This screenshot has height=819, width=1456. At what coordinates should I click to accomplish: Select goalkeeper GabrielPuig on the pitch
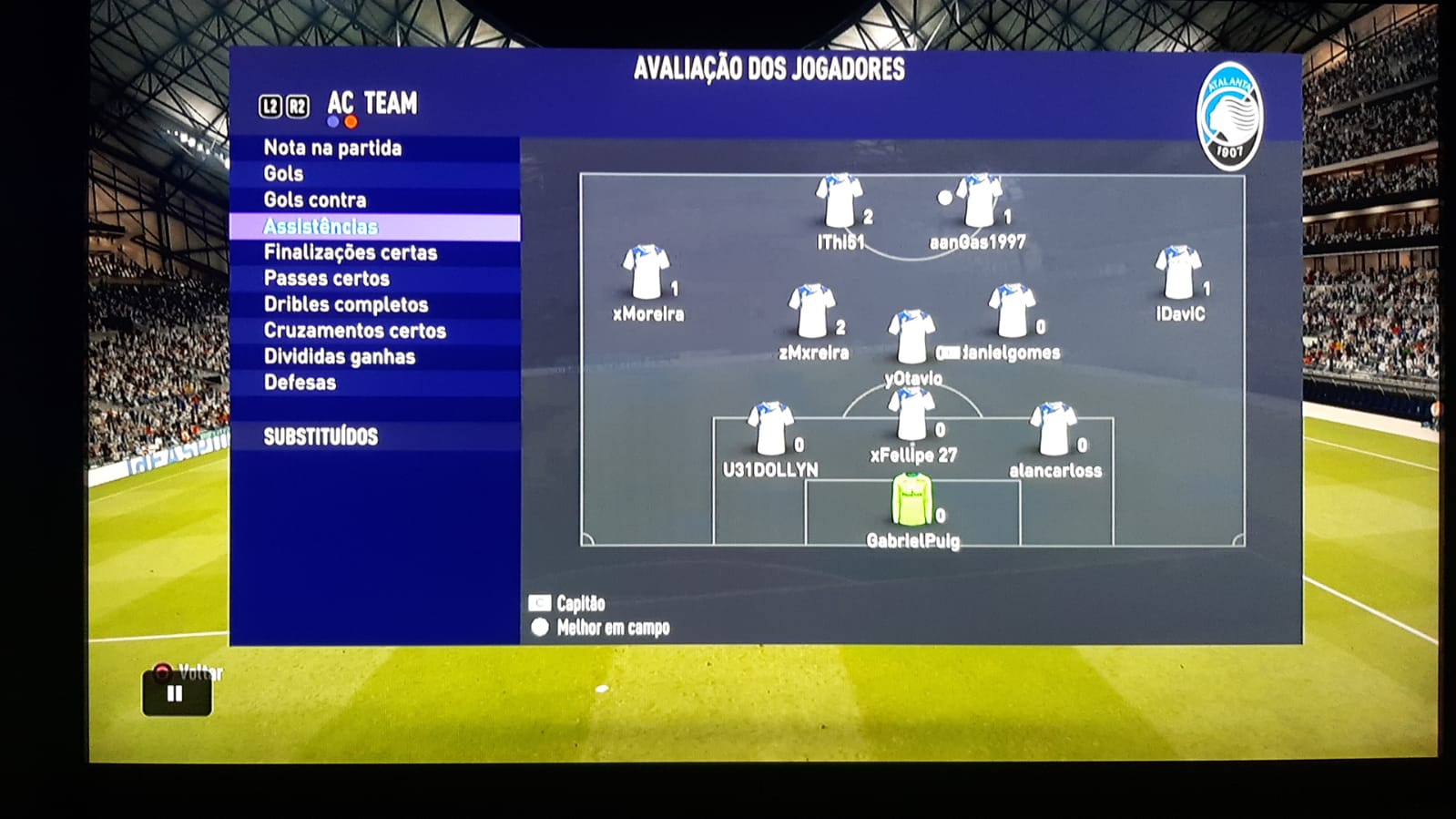coord(911,500)
